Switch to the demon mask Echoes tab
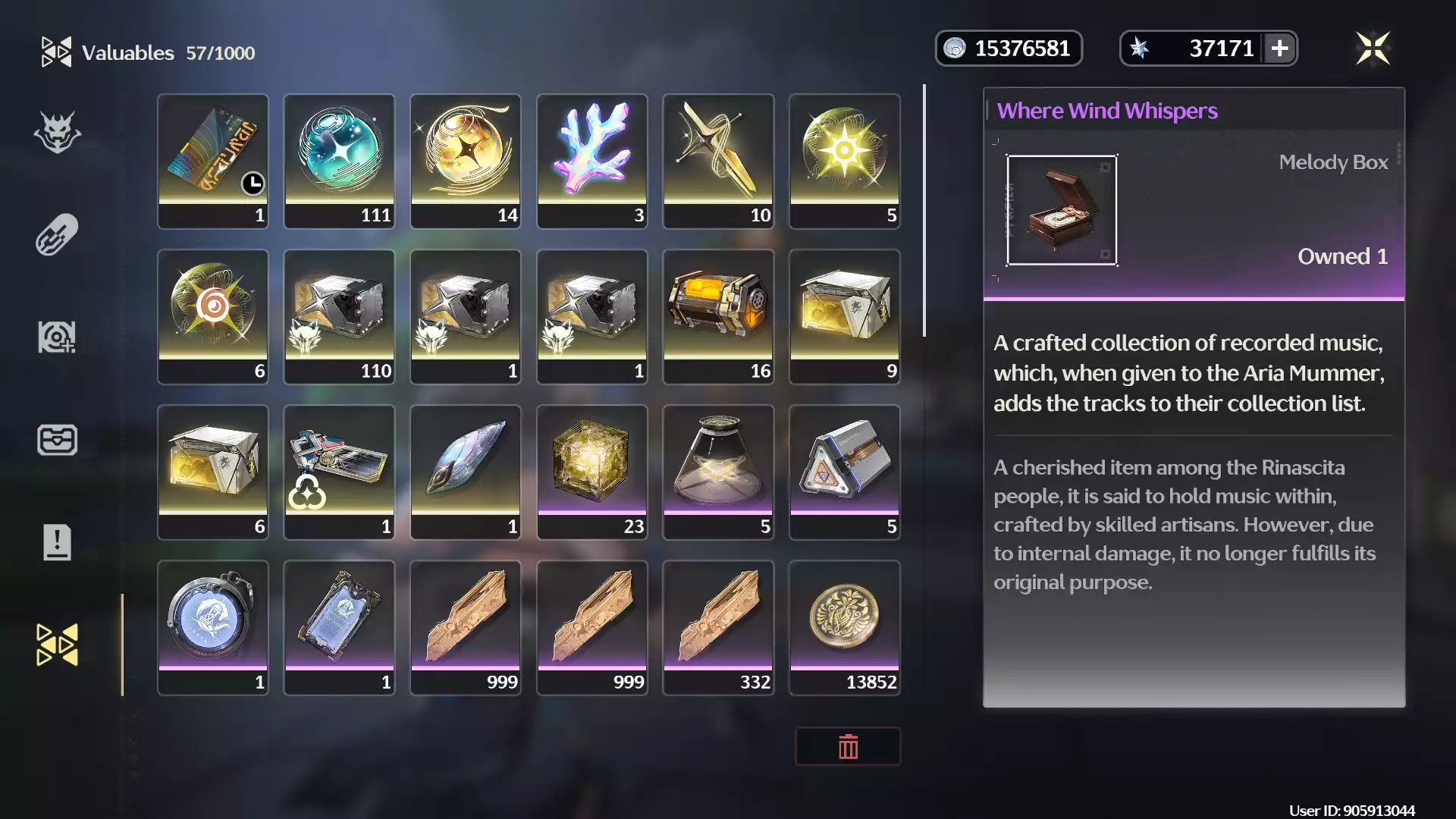 [57, 133]
